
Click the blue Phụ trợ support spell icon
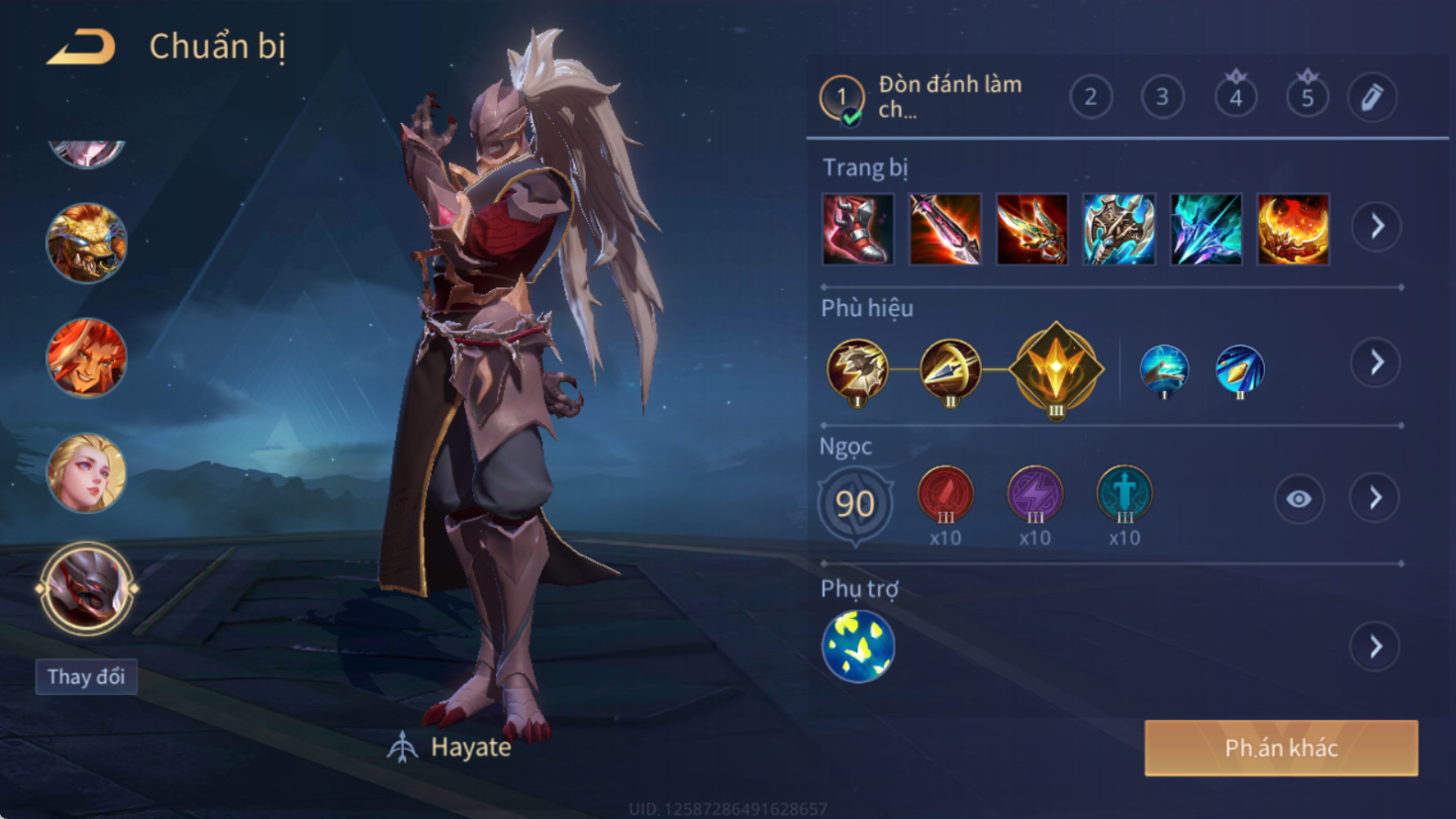(x=858, y=647)
